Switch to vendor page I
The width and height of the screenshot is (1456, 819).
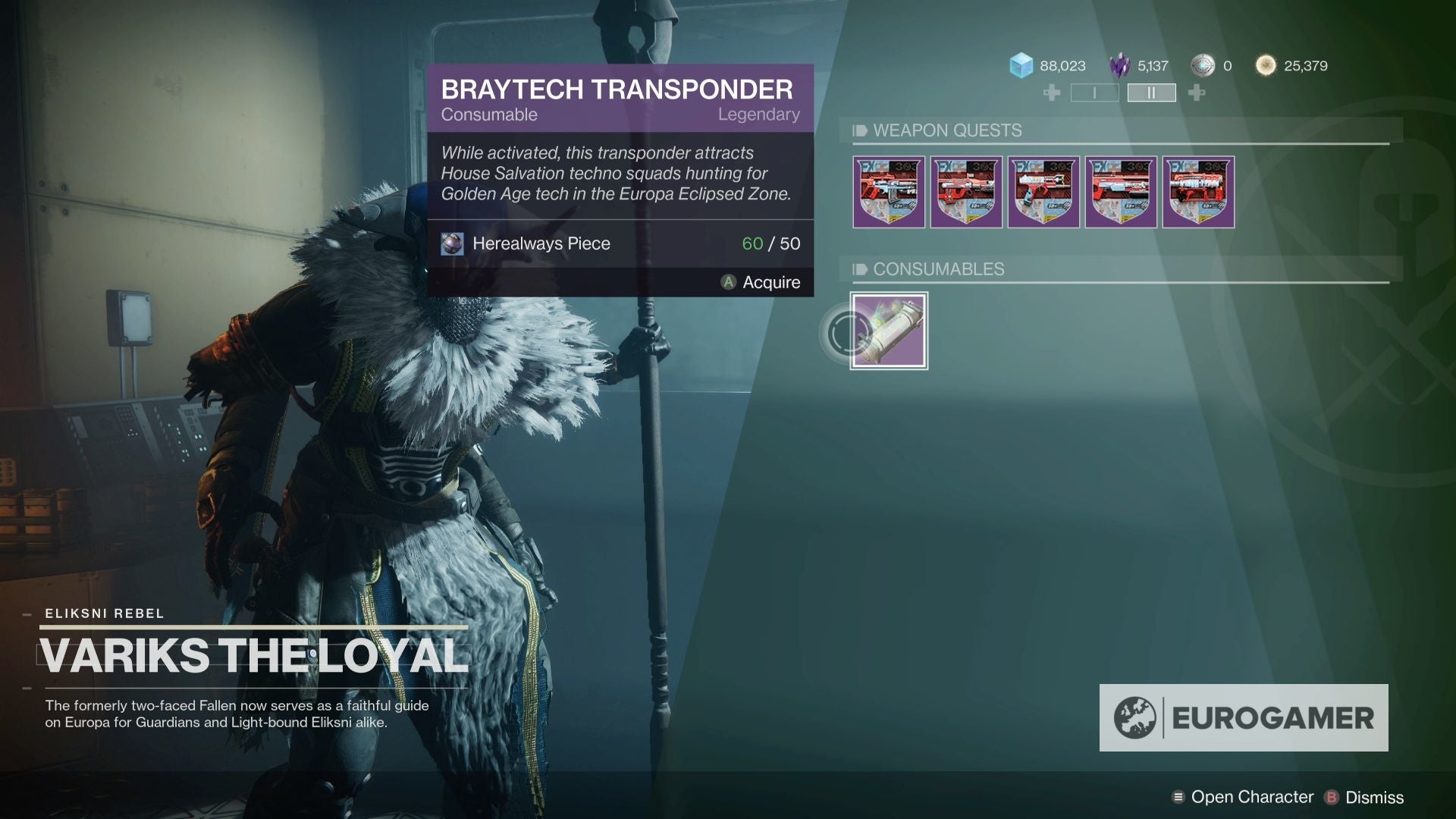tap(1094, 93)
